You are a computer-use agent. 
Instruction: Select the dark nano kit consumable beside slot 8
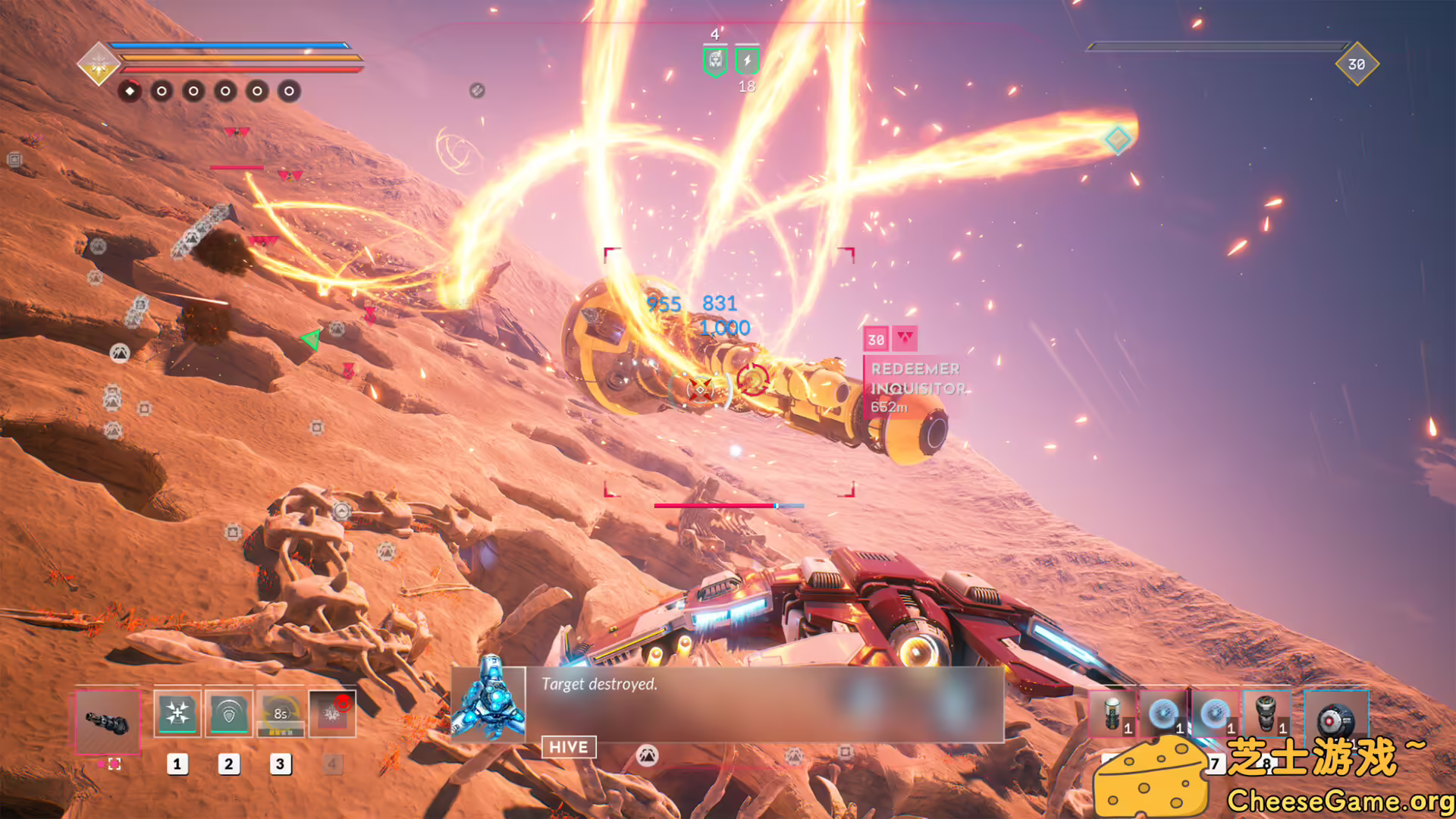1266,713
